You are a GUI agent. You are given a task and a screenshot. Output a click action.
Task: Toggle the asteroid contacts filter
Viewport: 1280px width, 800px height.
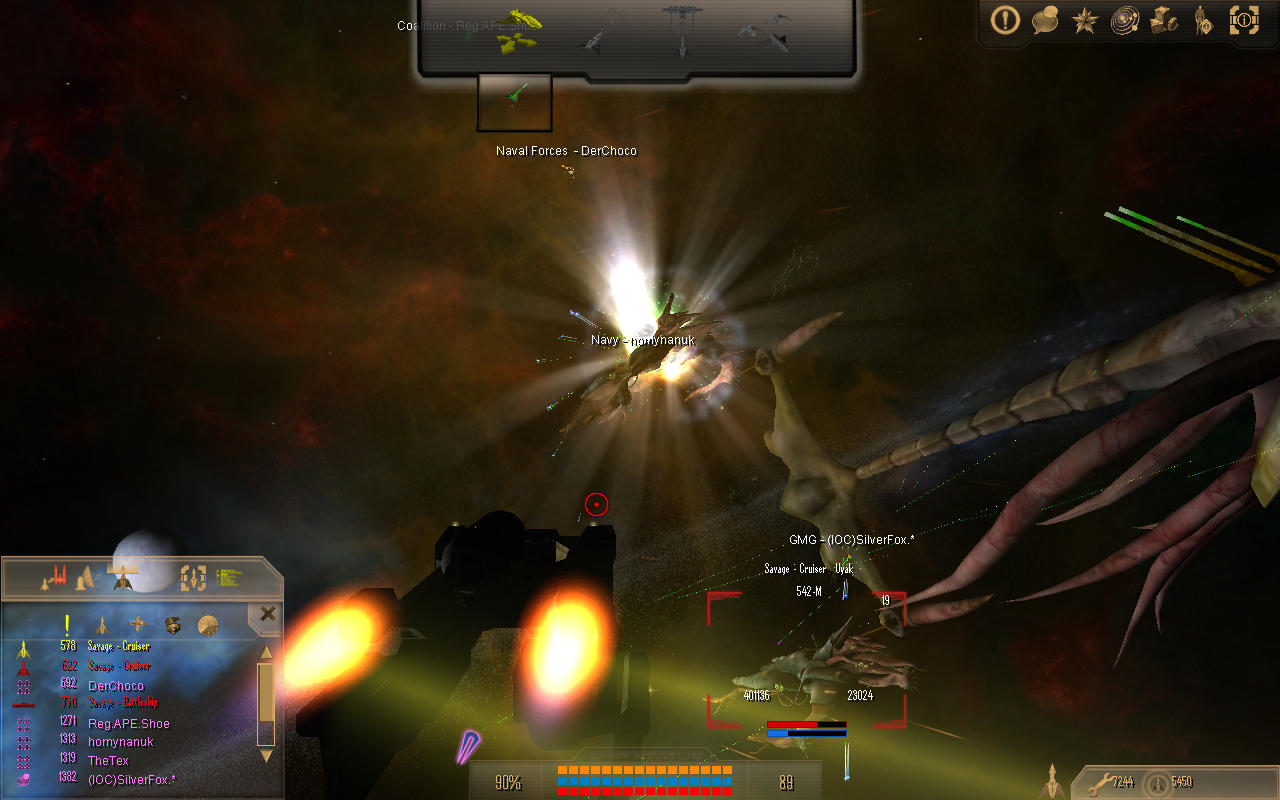tap(173, 625)
